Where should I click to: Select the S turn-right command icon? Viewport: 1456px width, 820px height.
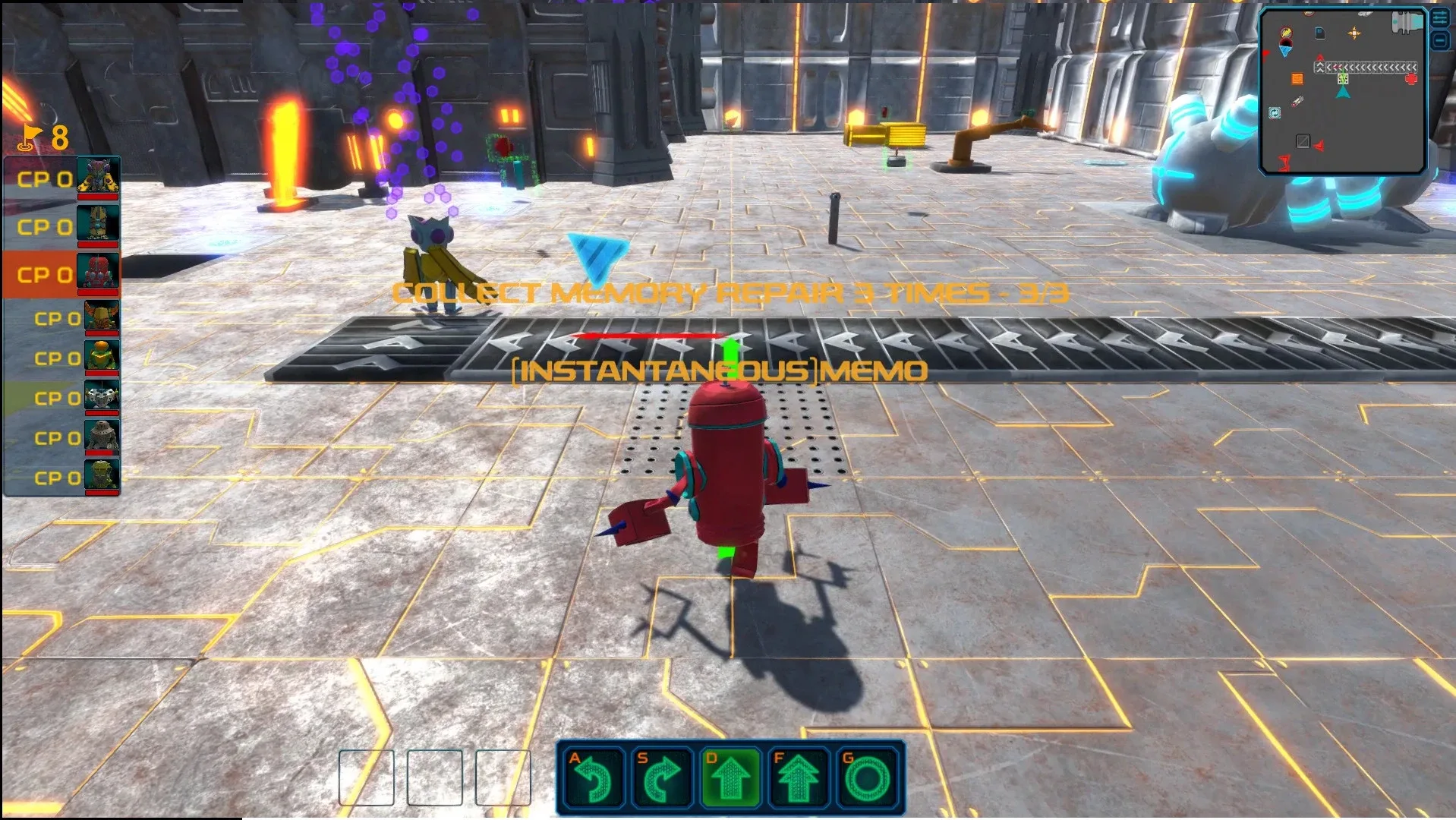tap(664, 777)
